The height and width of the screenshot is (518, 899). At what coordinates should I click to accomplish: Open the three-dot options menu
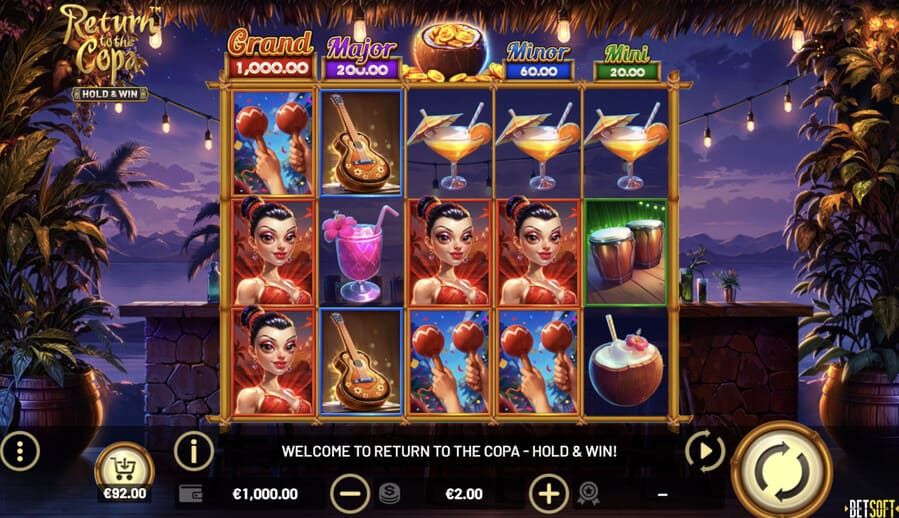[x=19, y=451]
